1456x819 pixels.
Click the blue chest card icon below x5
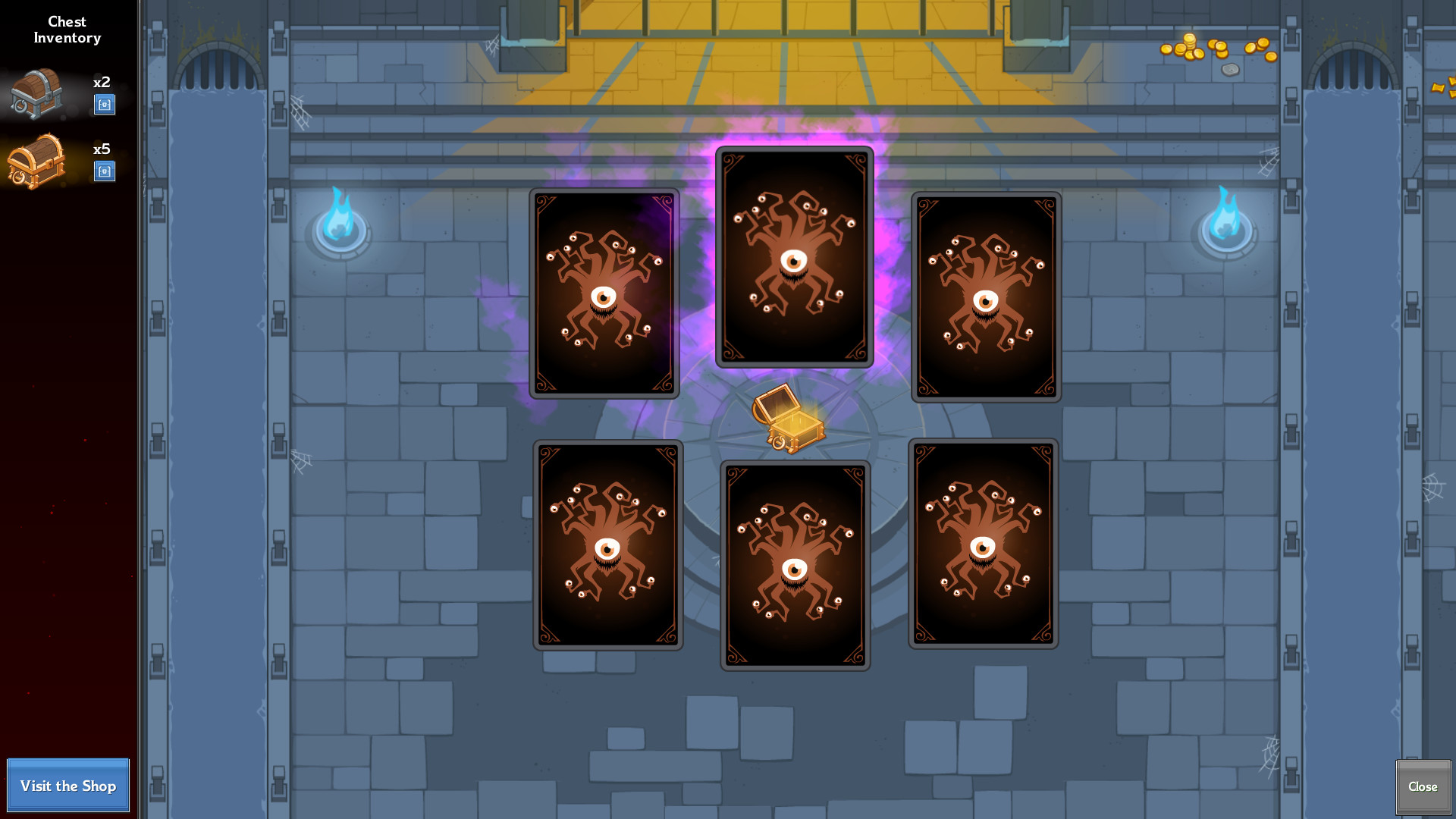105,172
